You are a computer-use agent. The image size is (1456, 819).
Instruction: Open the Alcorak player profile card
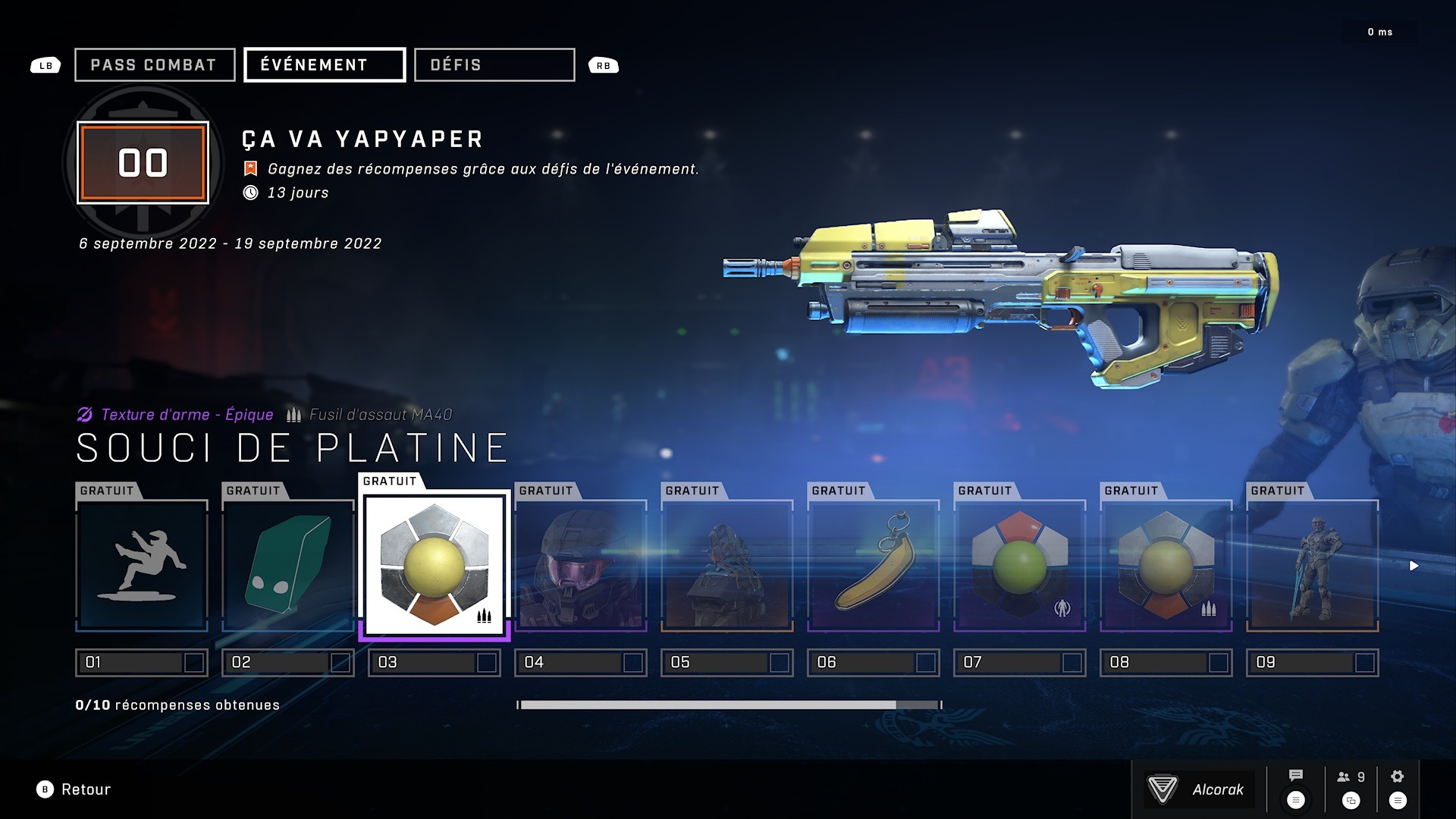(x=1199, y=789)
